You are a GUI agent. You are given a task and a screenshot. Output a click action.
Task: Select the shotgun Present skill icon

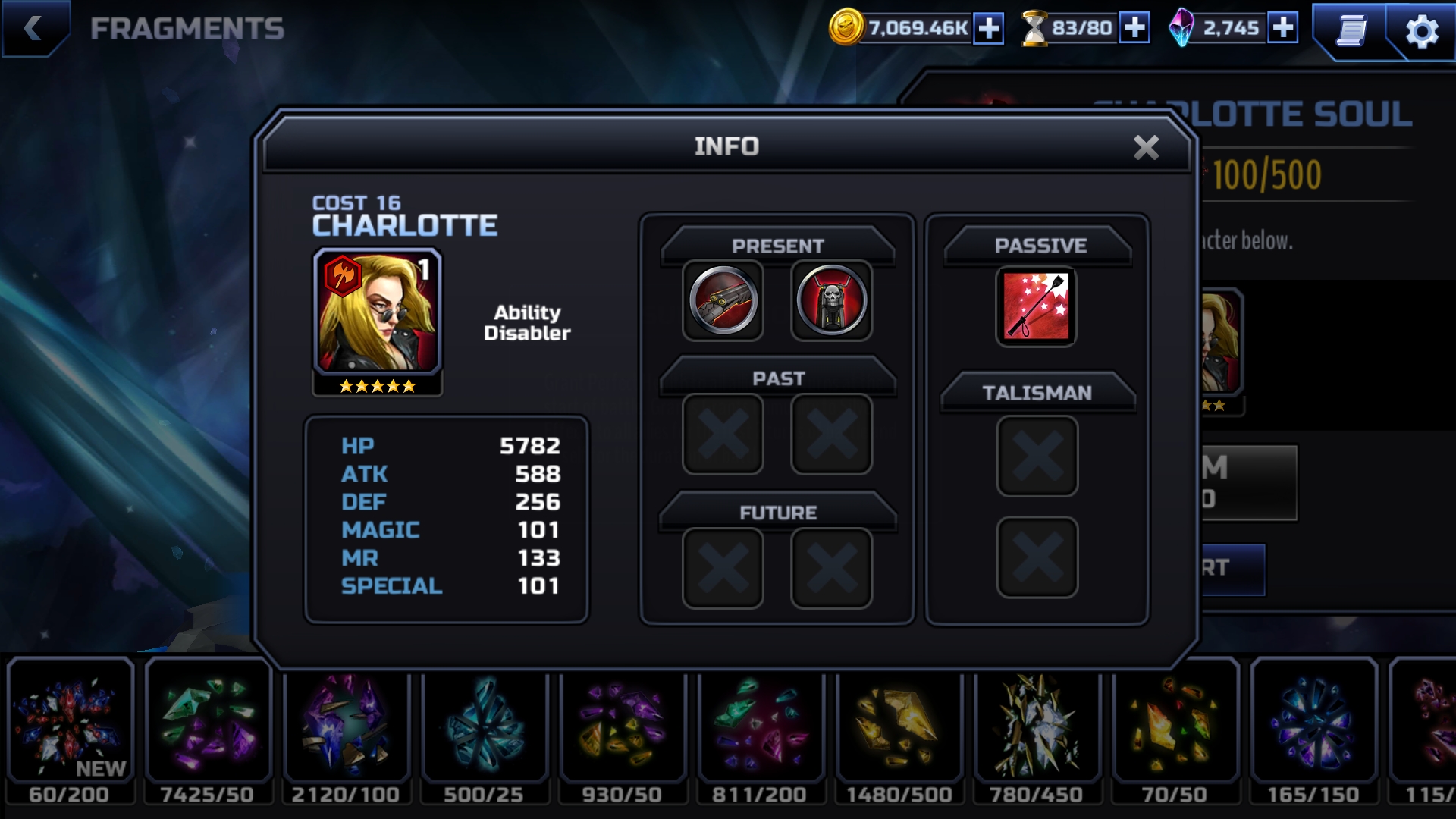[x=723, y=301]
